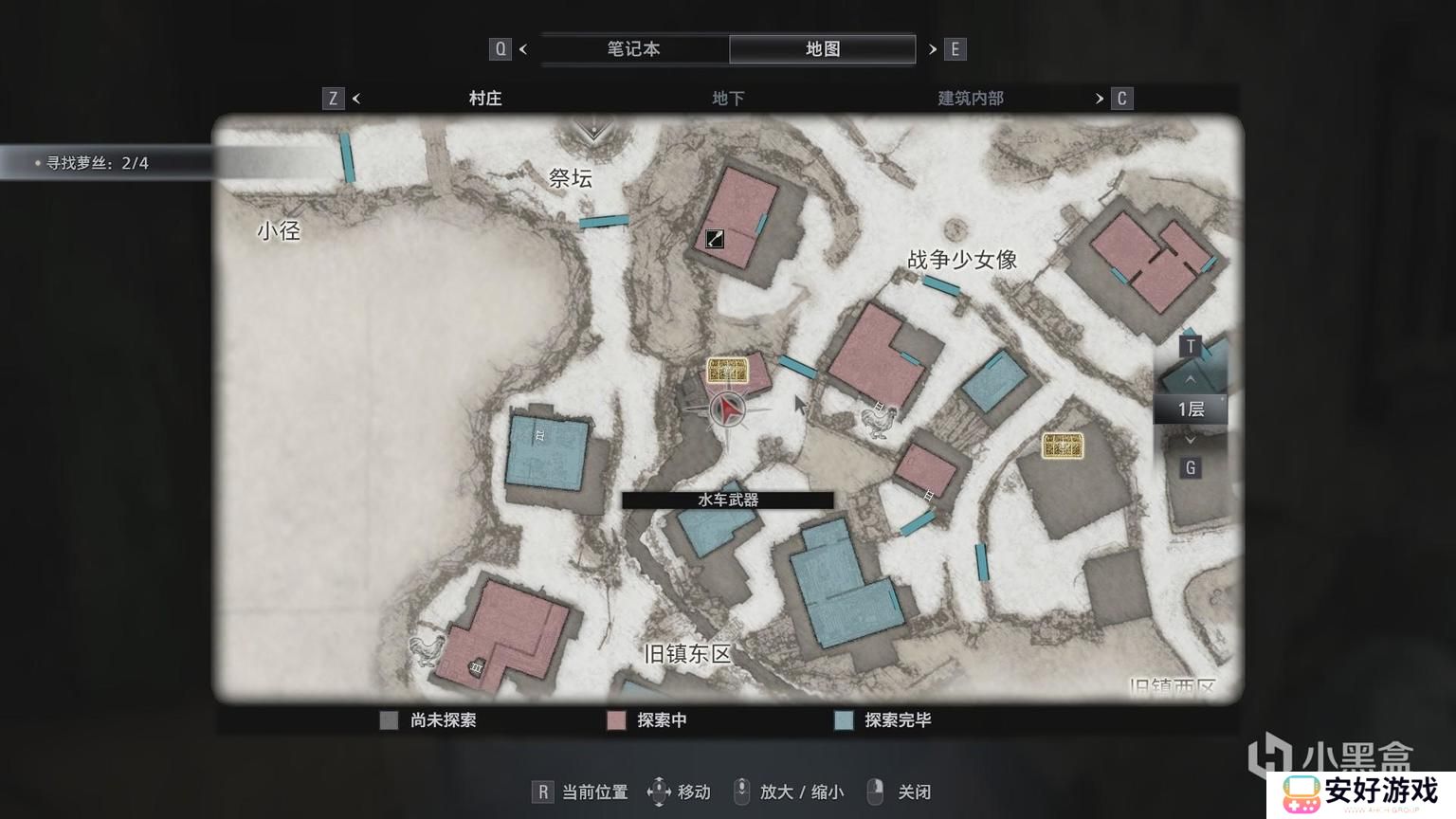Select the black square marker in the red building
The image size is (1456, 819).
tap(715, 240)
